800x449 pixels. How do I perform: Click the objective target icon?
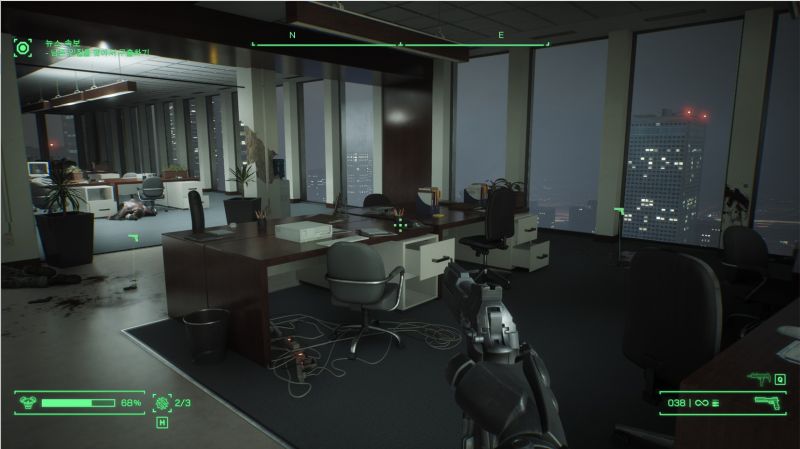22,47
